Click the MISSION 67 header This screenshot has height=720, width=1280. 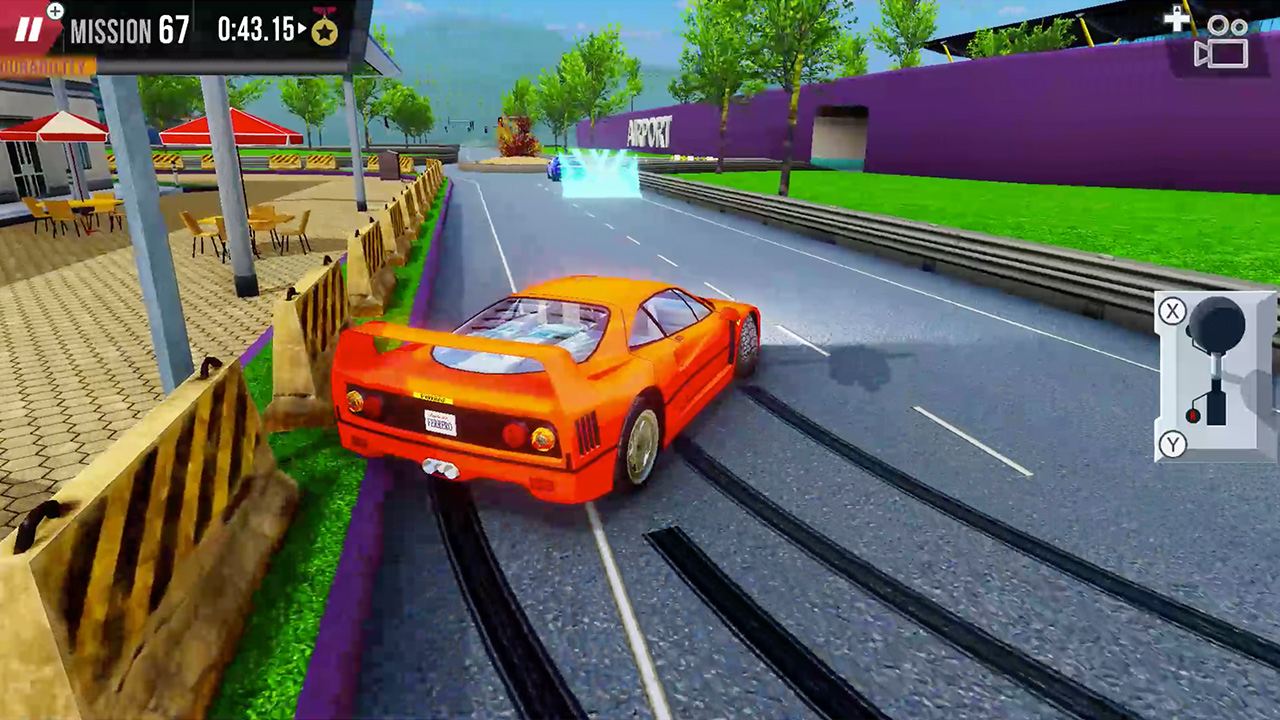tap(130, 30)
